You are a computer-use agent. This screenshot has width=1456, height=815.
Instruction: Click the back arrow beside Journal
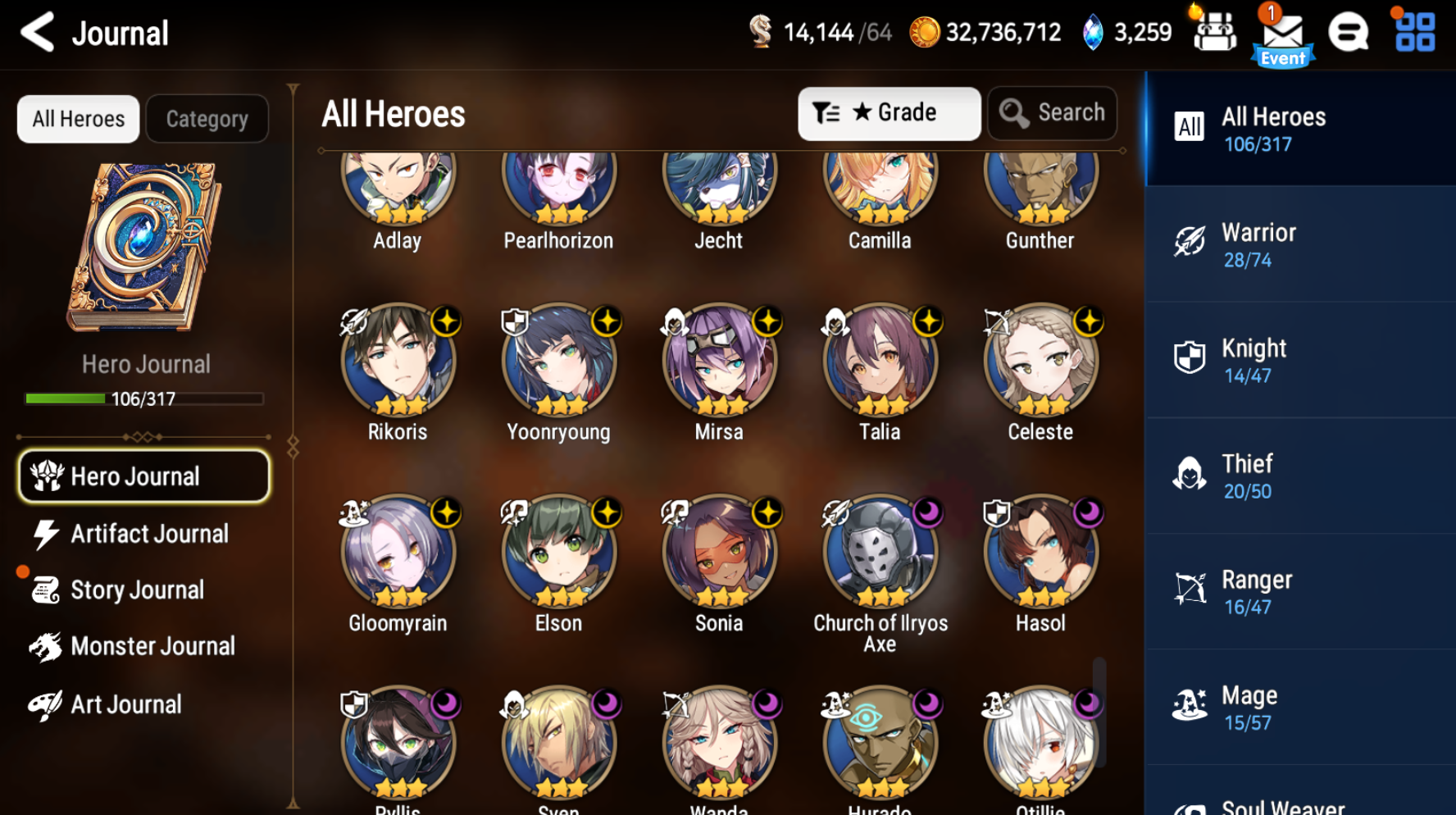[34, 33]
